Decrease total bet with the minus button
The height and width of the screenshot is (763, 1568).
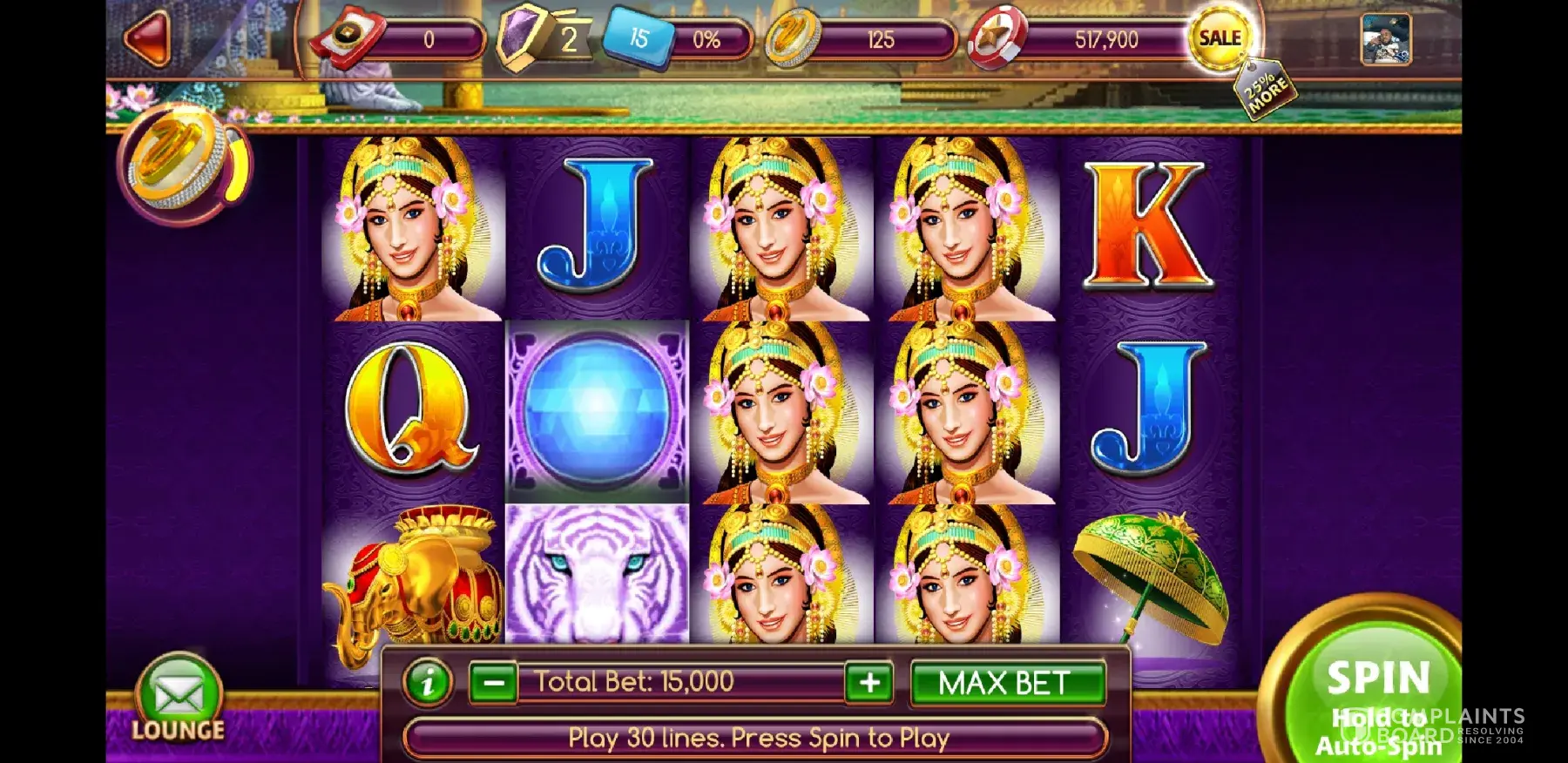pyautogui.click(x=493, y=683)
